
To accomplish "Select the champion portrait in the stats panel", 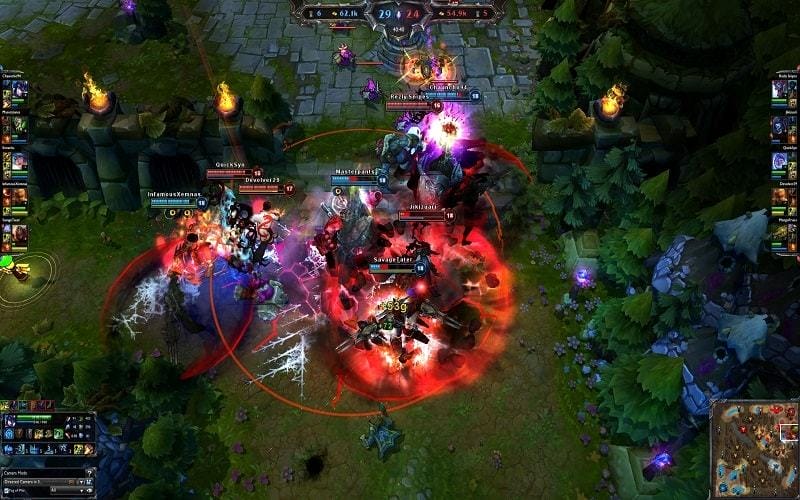I will (x=9, y=422).
